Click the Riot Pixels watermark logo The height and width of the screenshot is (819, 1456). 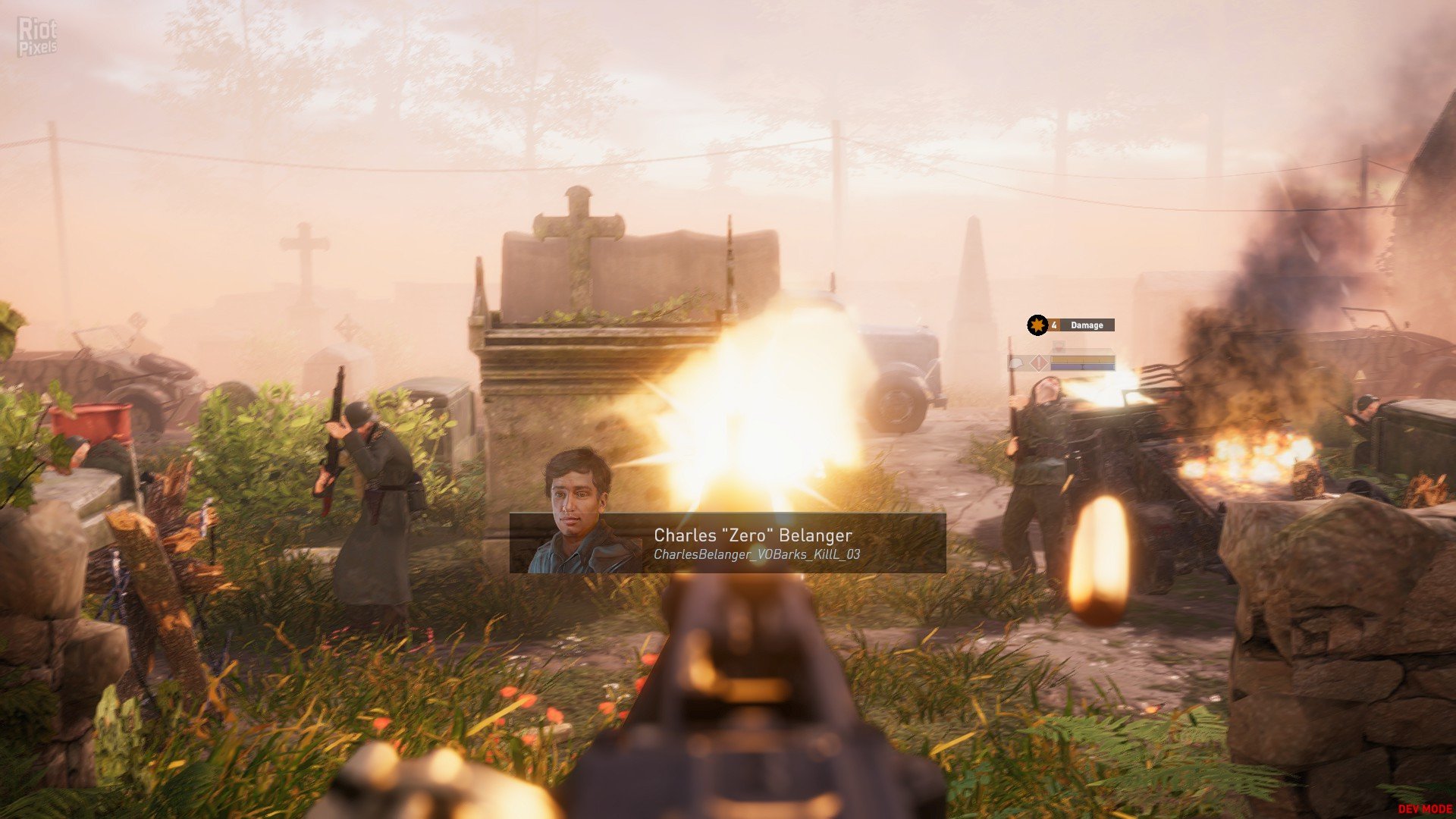tap(37, 37)
